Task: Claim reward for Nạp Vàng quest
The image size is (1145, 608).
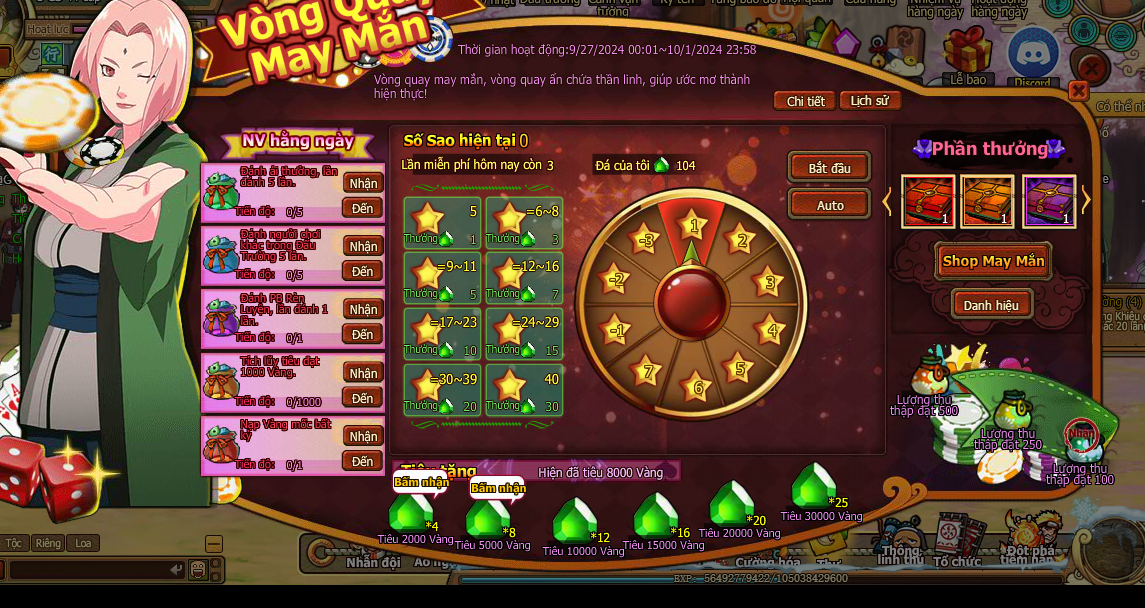Action: 363,436
